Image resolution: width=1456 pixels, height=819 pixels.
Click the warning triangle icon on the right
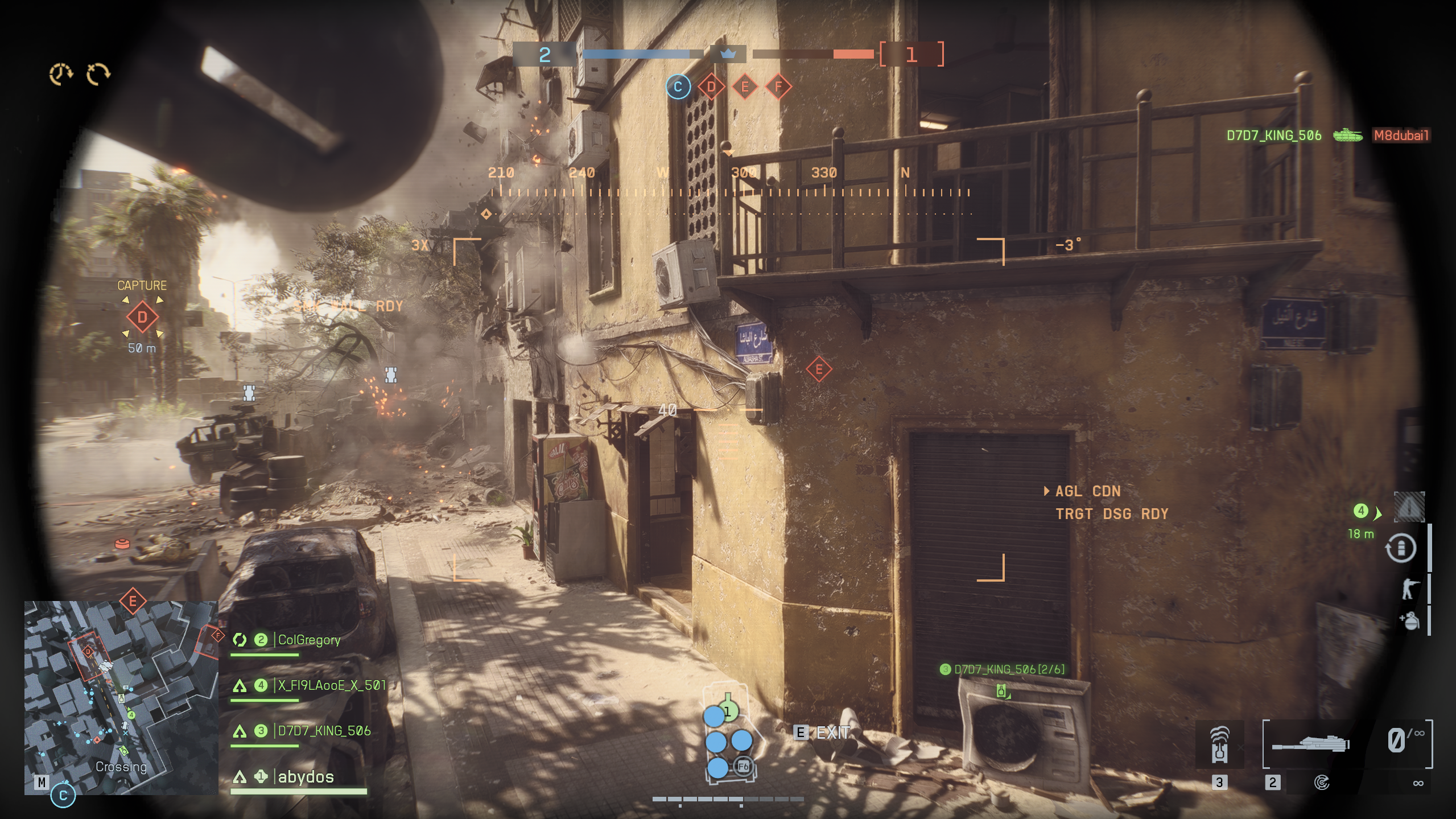point(1409,507)
